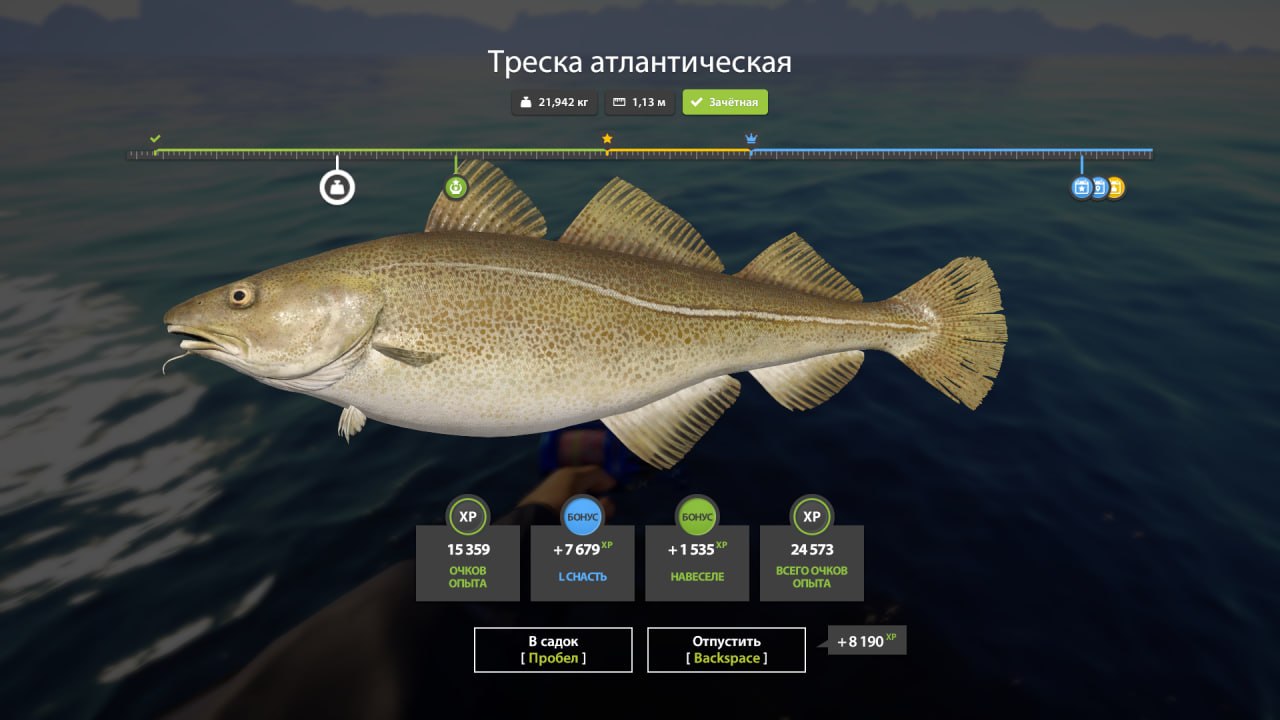This screenshot has width=1280, height=720.
Task: Click the middle blue record badge on the ruler
Action: [x=1098, y=187]
